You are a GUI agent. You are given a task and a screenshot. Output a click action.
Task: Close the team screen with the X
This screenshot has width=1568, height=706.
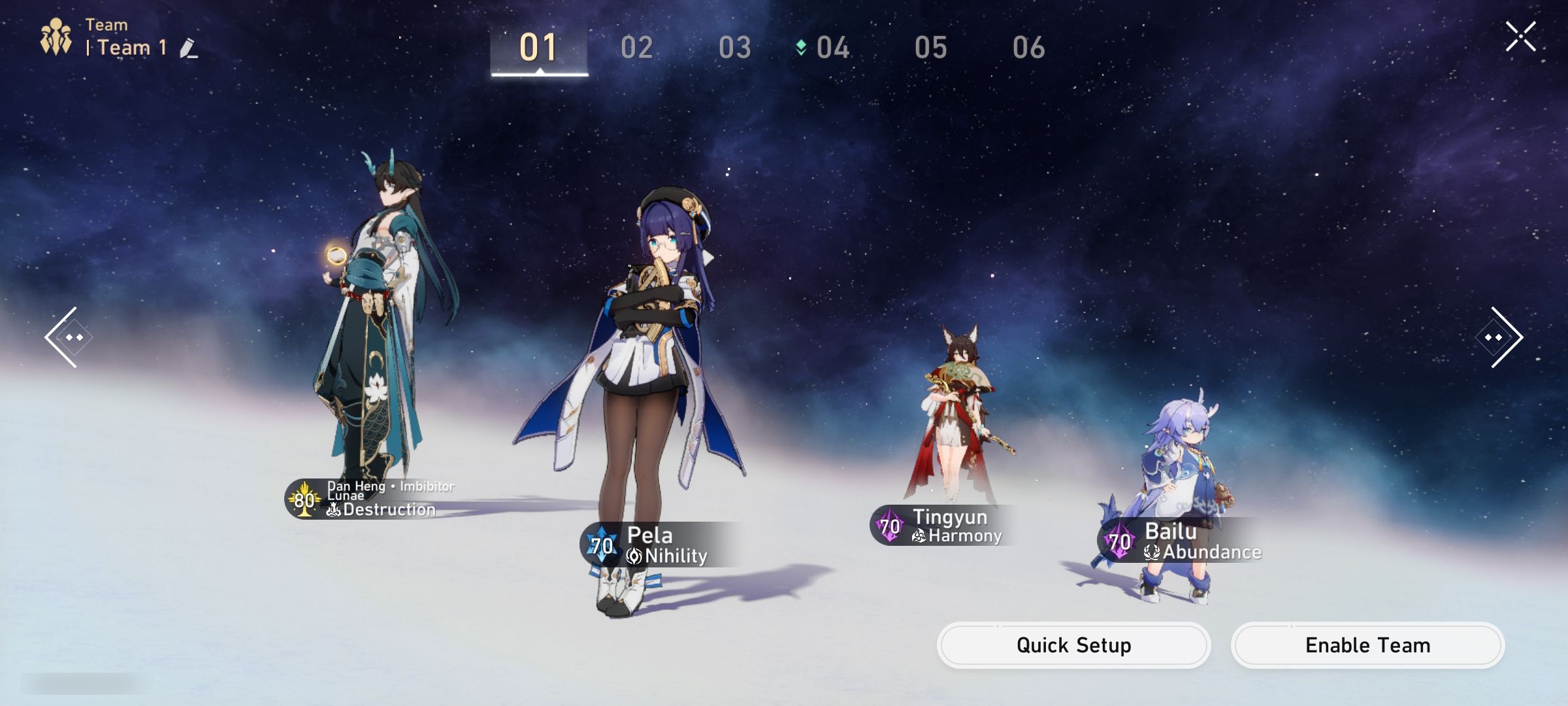pyautogui.click(x=1522, y=36)
